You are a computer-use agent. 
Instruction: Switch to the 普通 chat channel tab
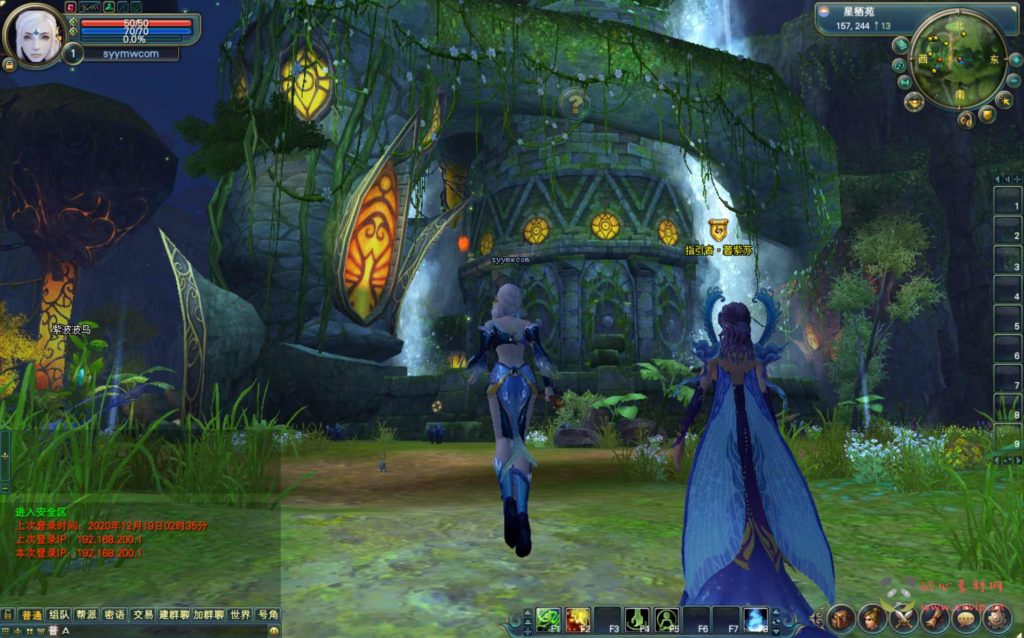coord(32,614)
